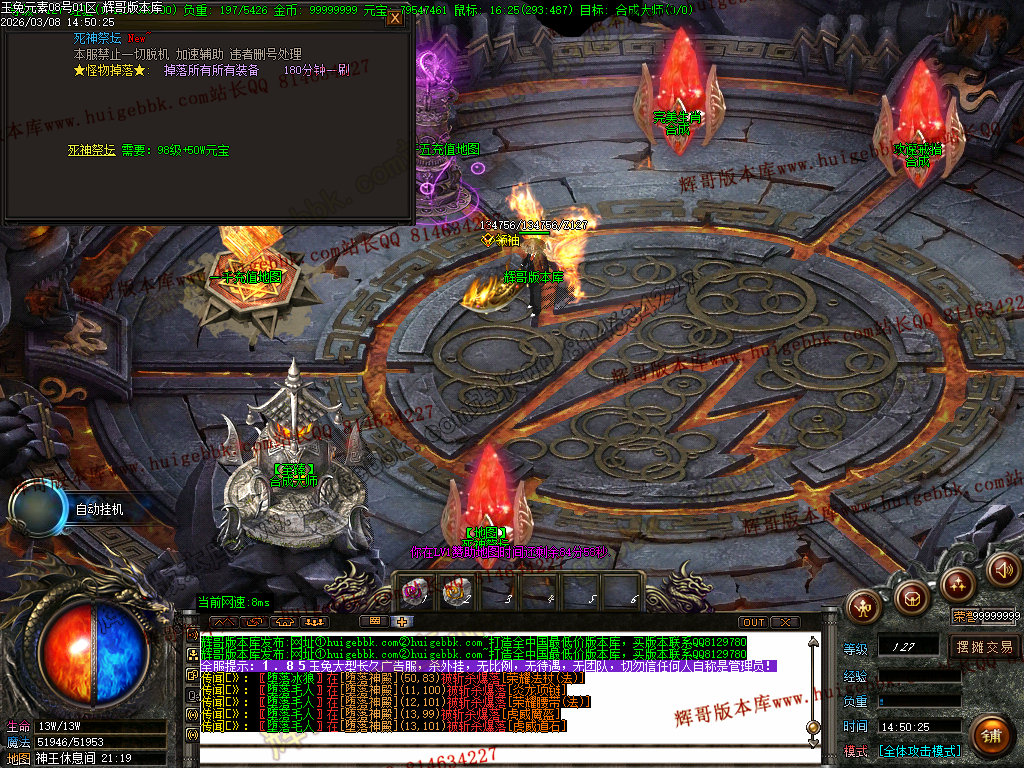Close the 死神祭坛 dialog window
This screenshot has width=1024, height=768.
click(x=395, y=18)
